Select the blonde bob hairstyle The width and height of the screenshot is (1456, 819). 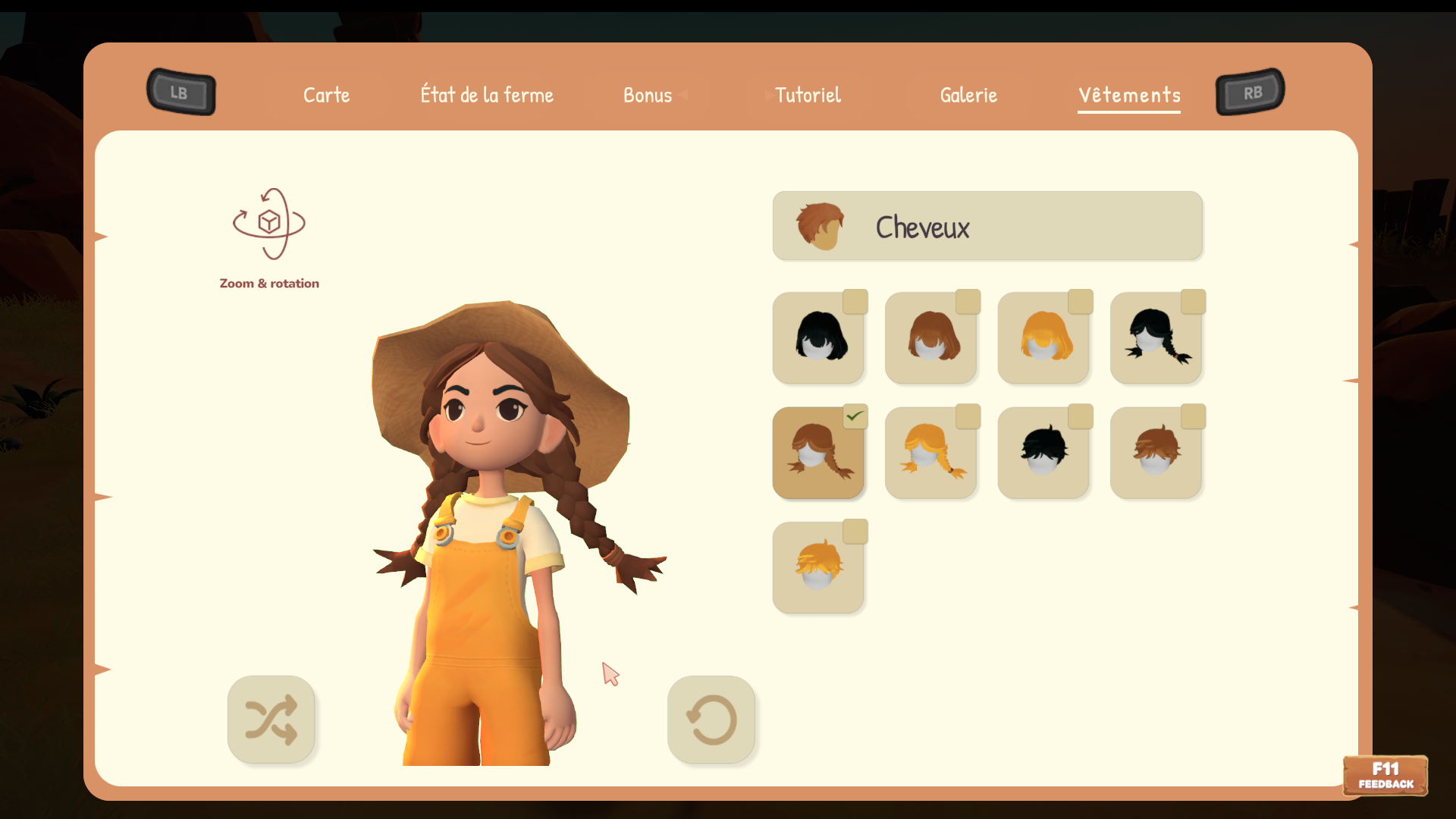tap(1043, 337)
